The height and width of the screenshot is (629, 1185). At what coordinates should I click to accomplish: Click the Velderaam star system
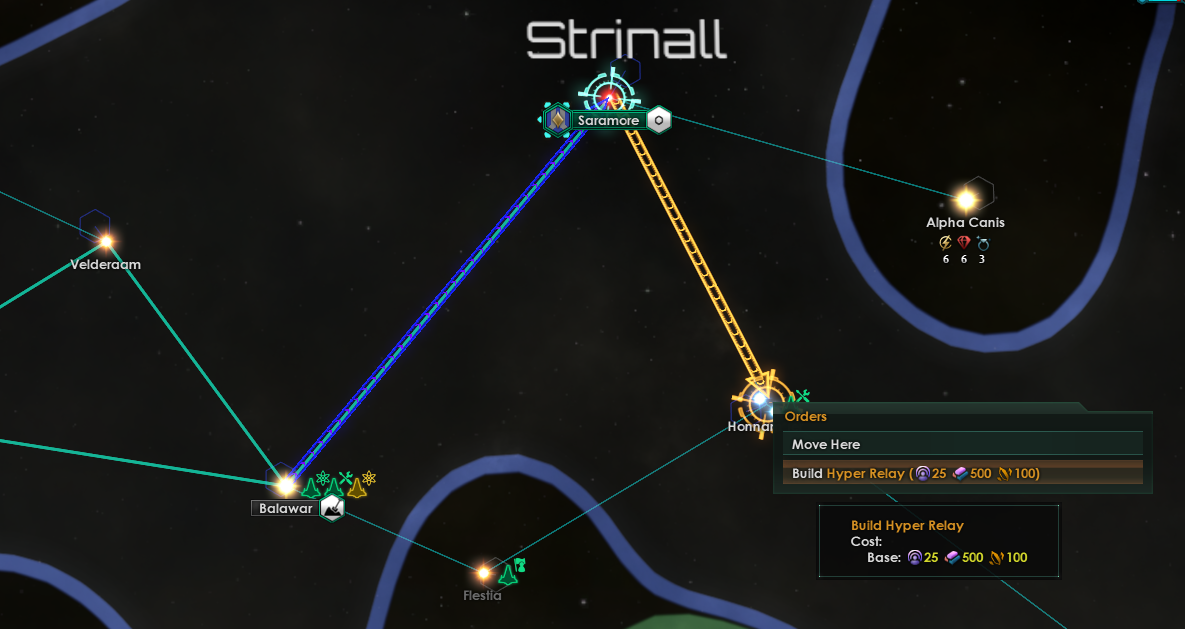106,241
